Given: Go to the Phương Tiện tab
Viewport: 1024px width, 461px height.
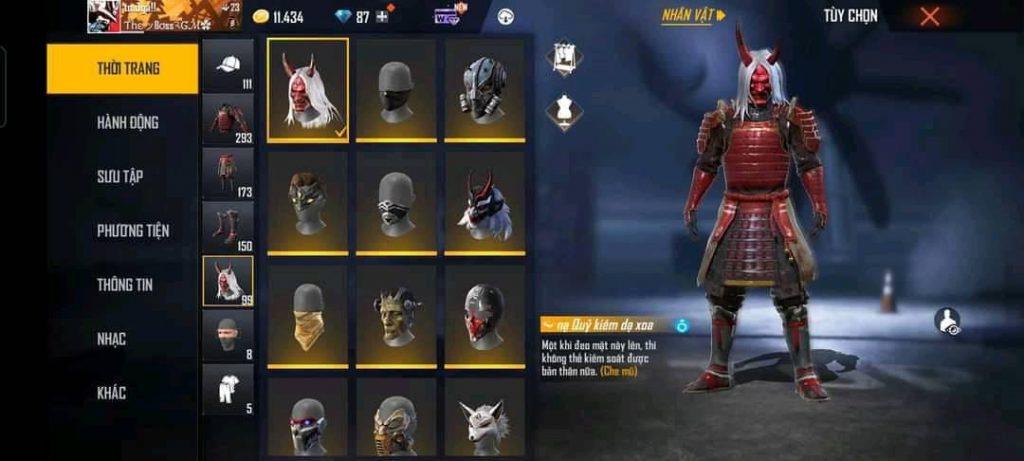Looking at the screenshot, I should (x=133, y=231).
